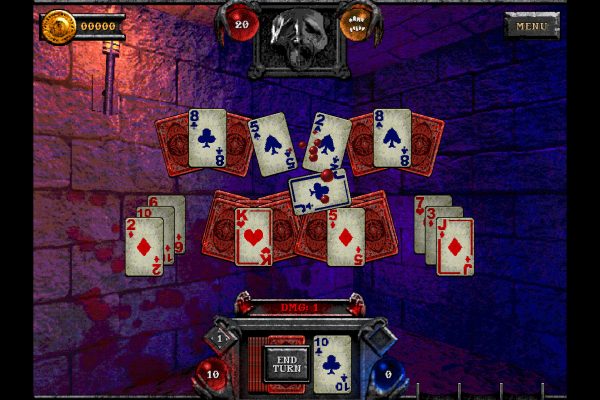Choose the 5 of spades card
This screenshot has height=400, width=600.
[x=270, y=142]
